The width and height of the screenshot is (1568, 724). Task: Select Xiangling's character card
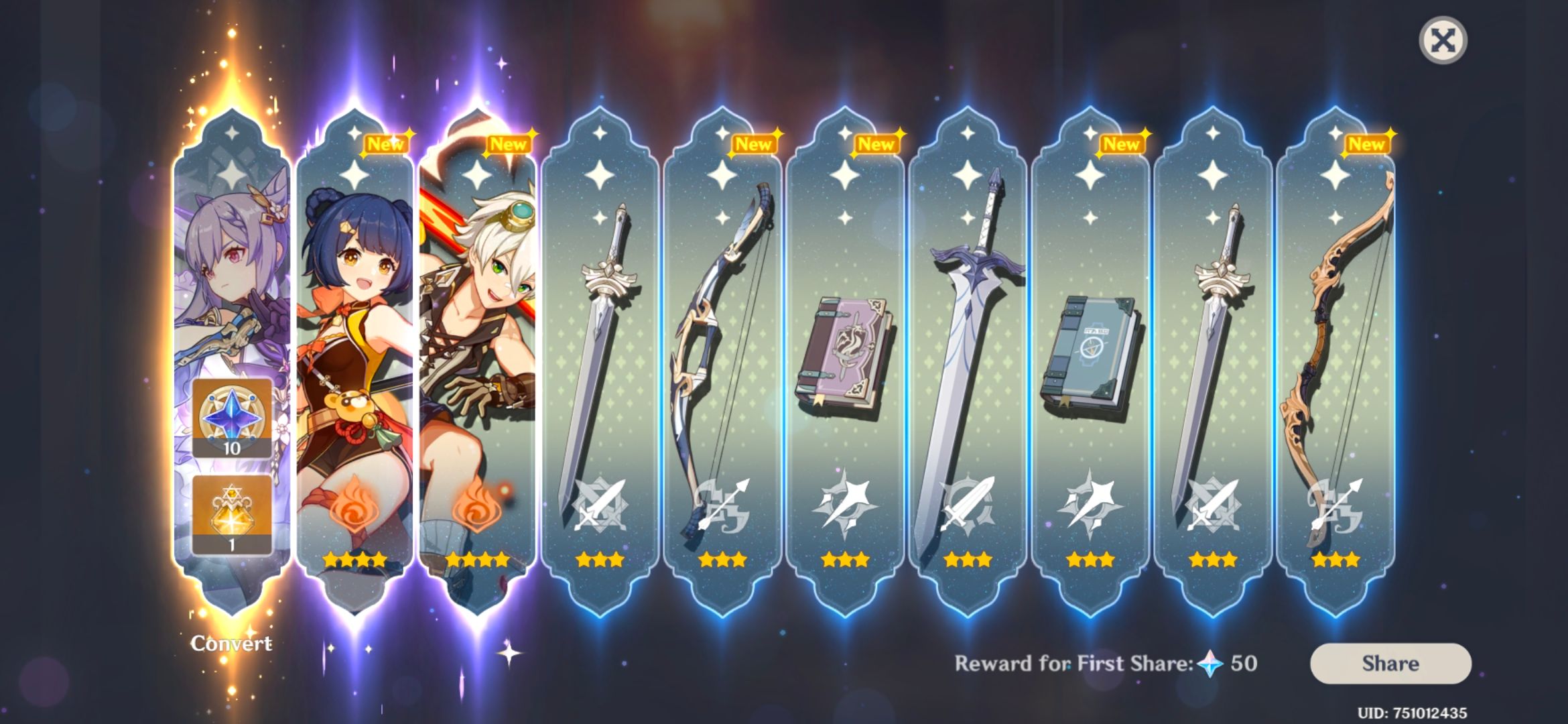[357, 302]
